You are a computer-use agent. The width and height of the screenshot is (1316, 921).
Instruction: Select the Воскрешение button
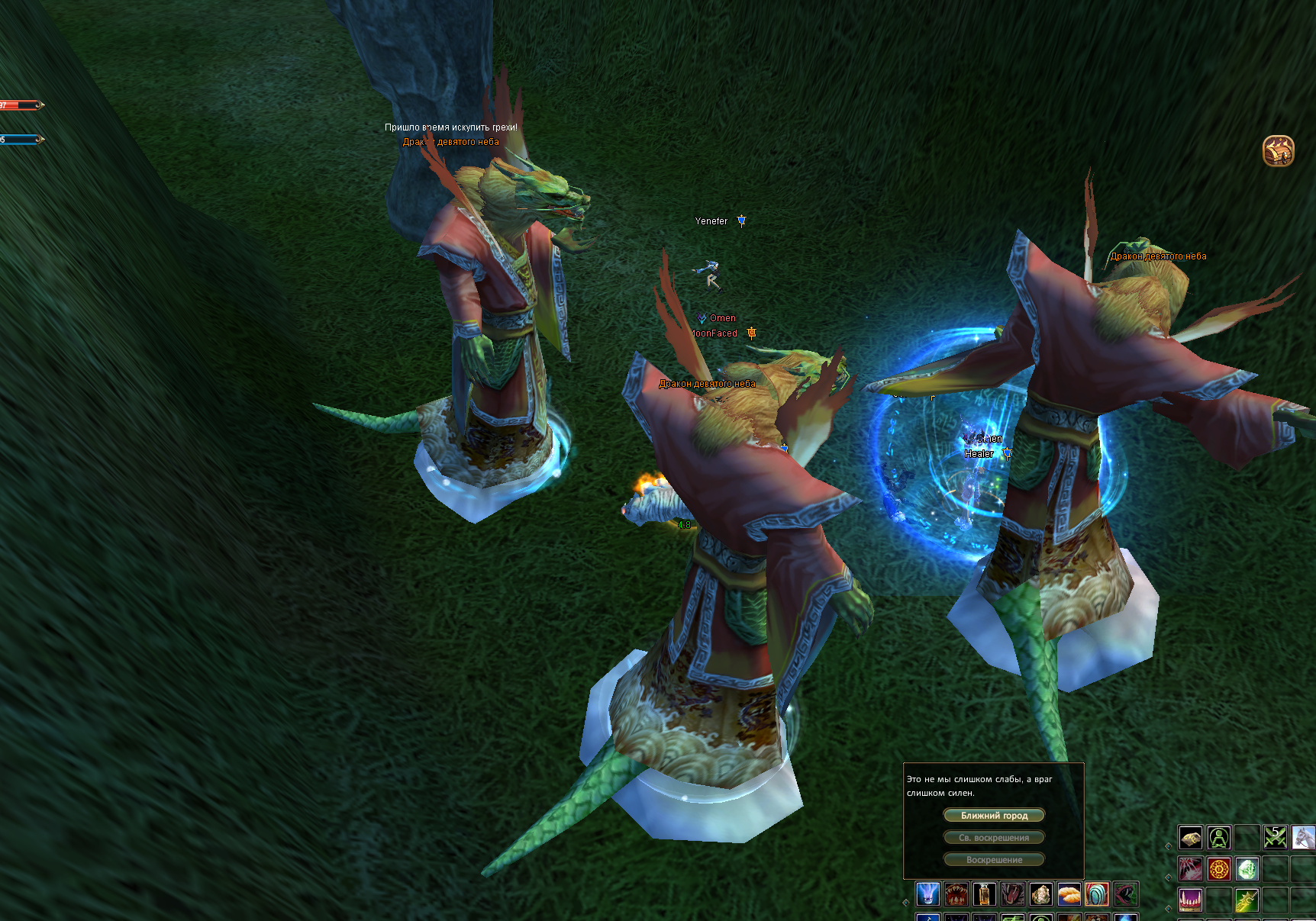(x=994, y=860)
